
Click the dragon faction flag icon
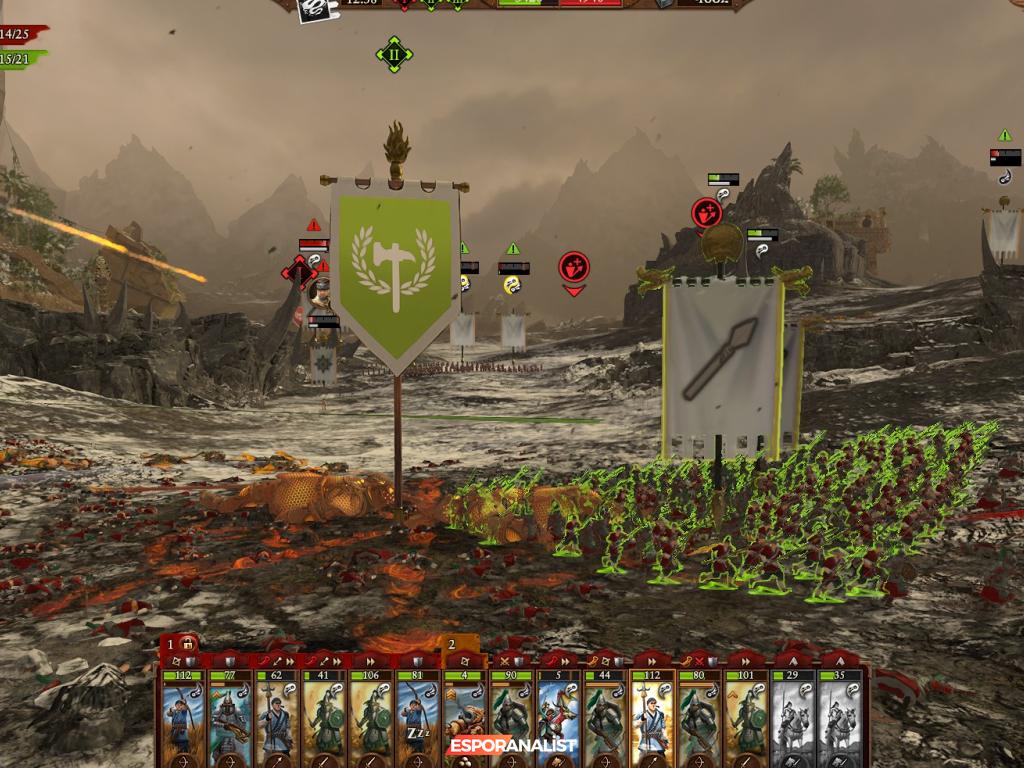(x=312, y=8)
